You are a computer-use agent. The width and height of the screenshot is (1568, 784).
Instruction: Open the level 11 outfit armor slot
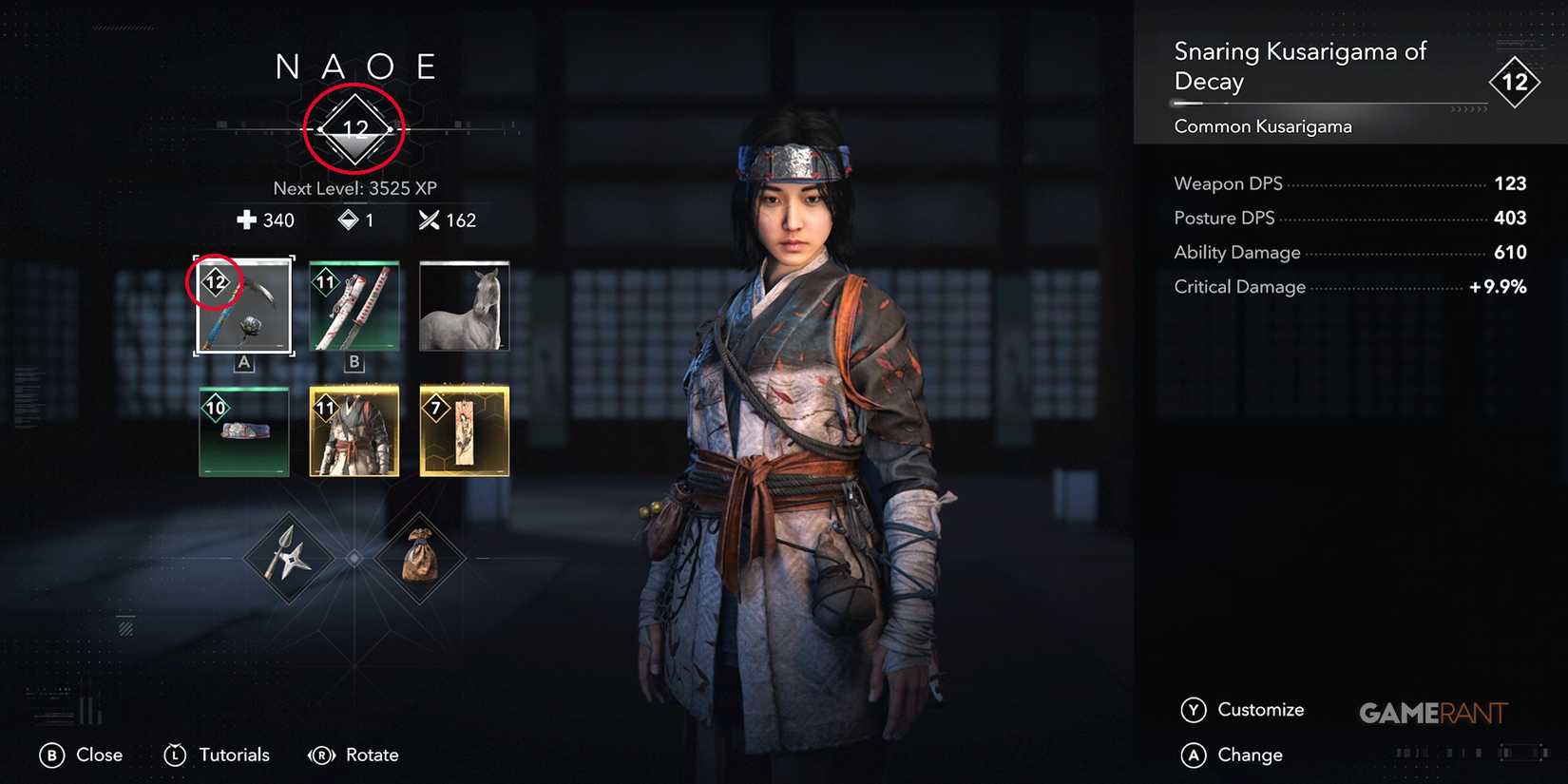pyautogui.click(x=353, y=430)
